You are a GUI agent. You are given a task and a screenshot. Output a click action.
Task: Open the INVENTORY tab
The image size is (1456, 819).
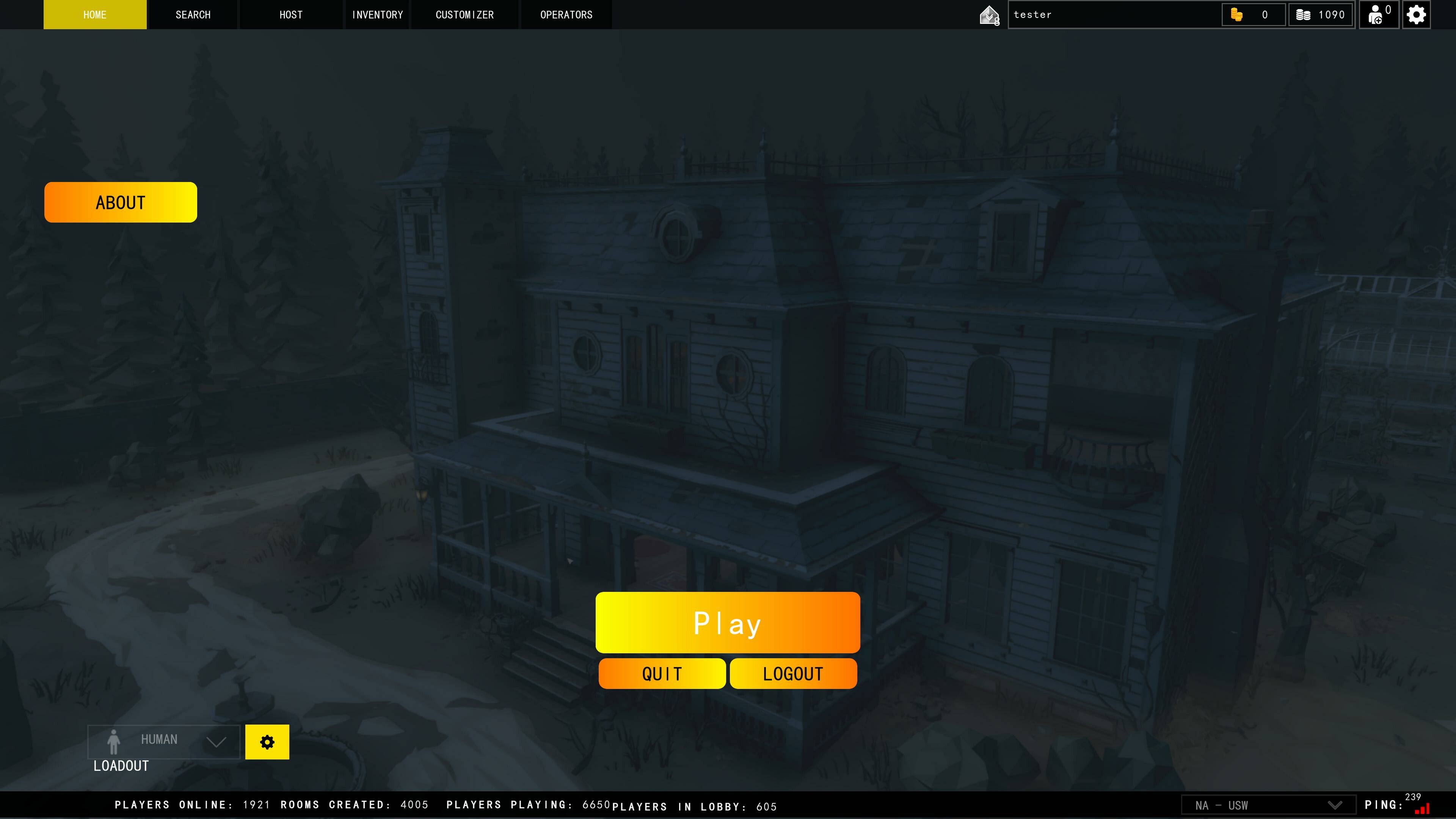[x=377, y=15]
